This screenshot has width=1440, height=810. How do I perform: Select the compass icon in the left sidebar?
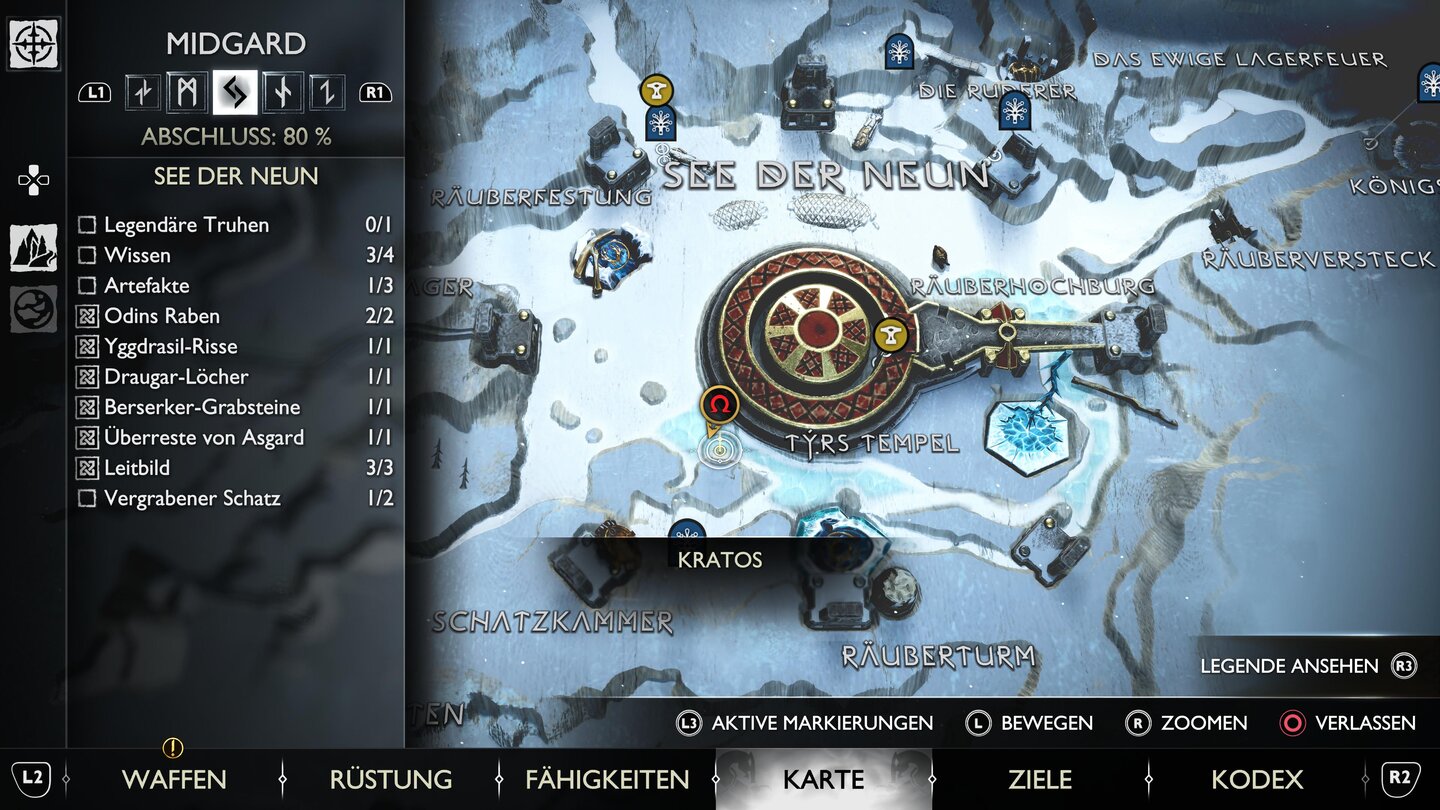click(35, 44)
